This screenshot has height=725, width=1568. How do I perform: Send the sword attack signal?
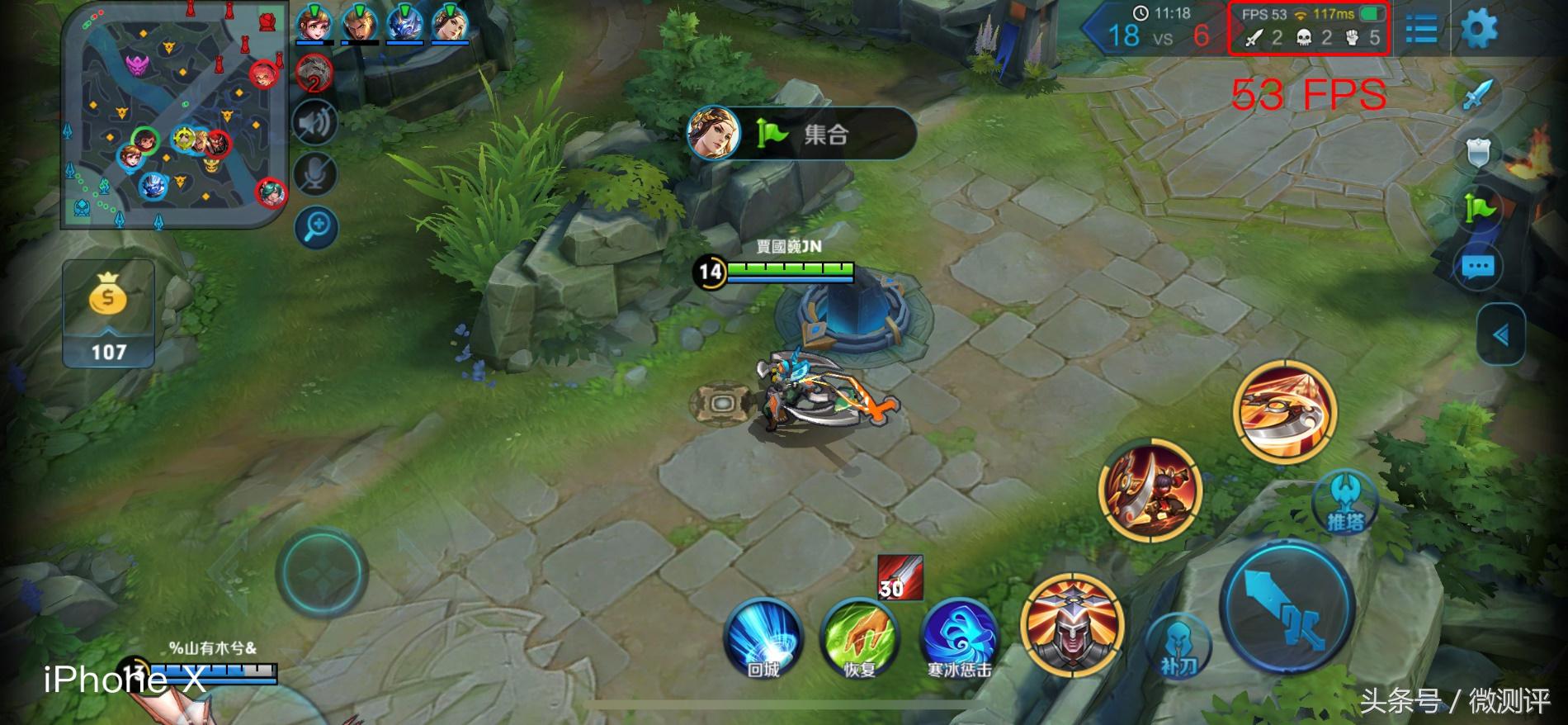[1478, 95]
